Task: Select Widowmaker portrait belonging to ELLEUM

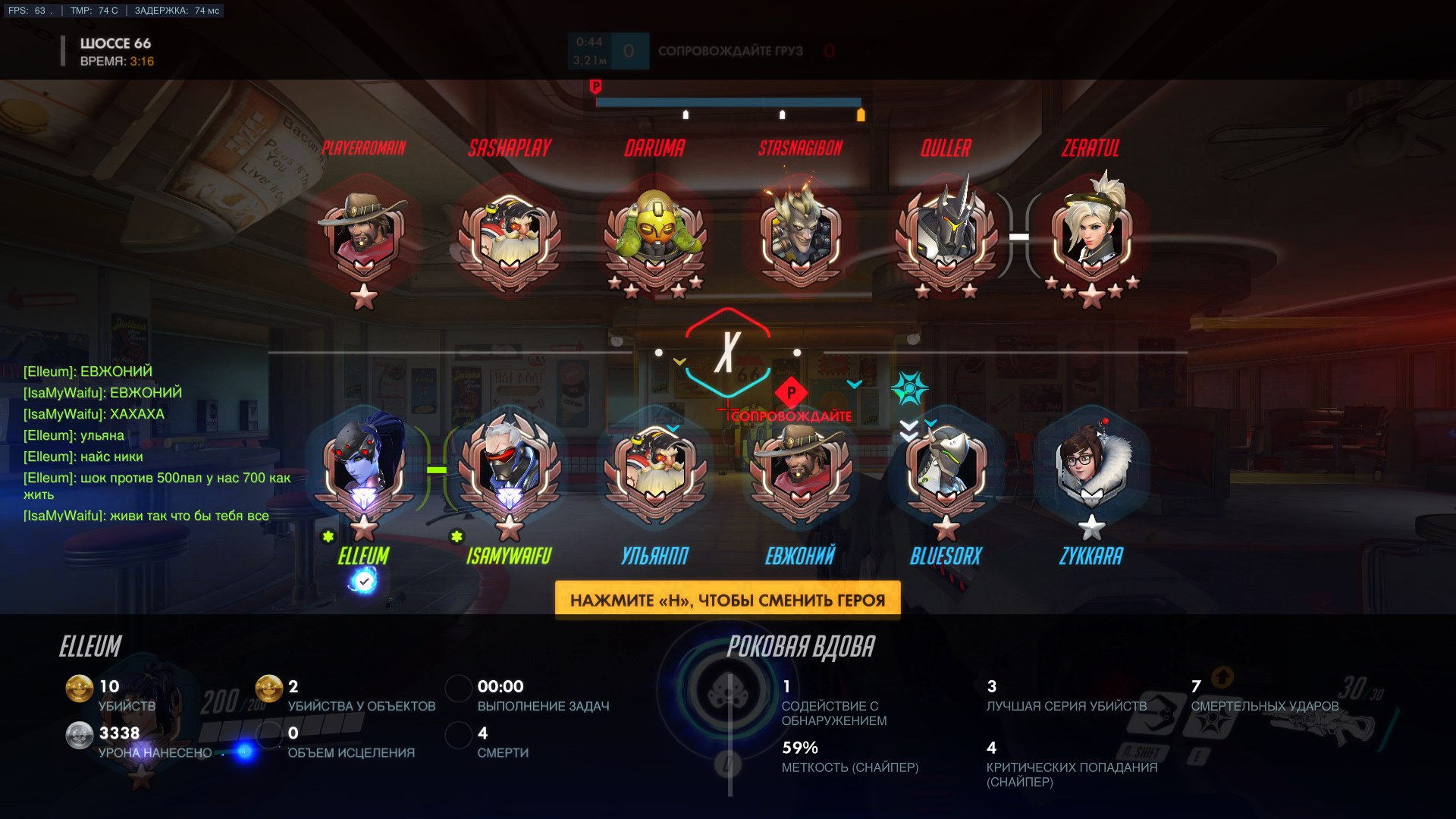Action: click(364, 463)
